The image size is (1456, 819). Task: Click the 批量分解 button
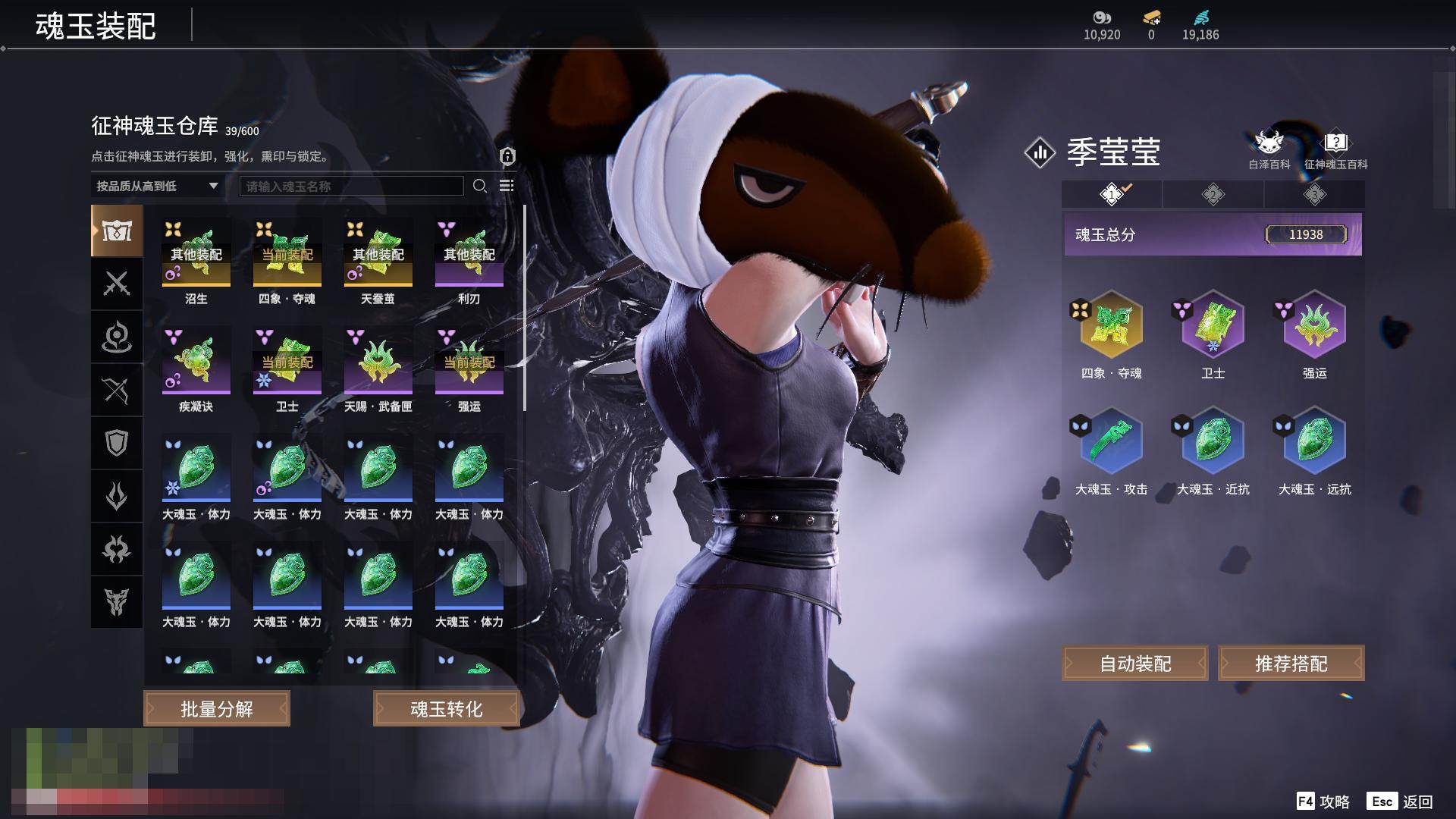coord(217,708)
